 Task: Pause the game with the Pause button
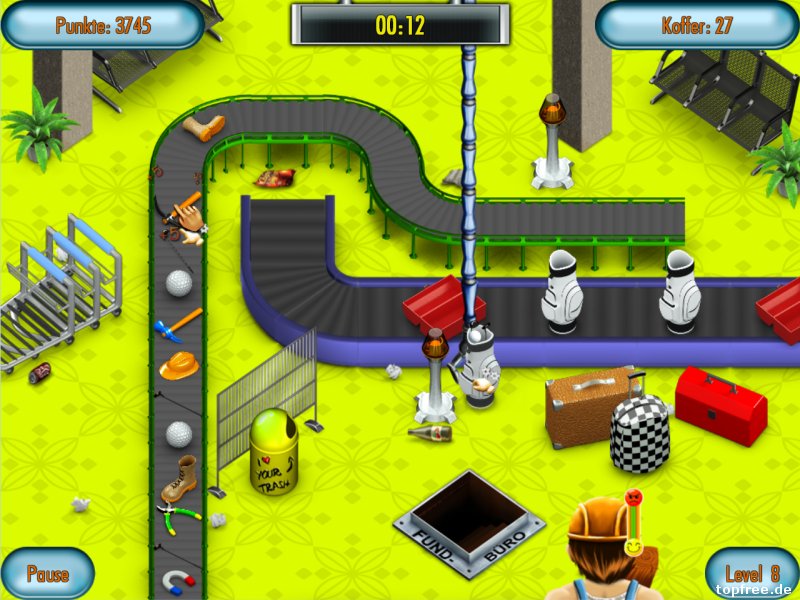click(47, 574)
